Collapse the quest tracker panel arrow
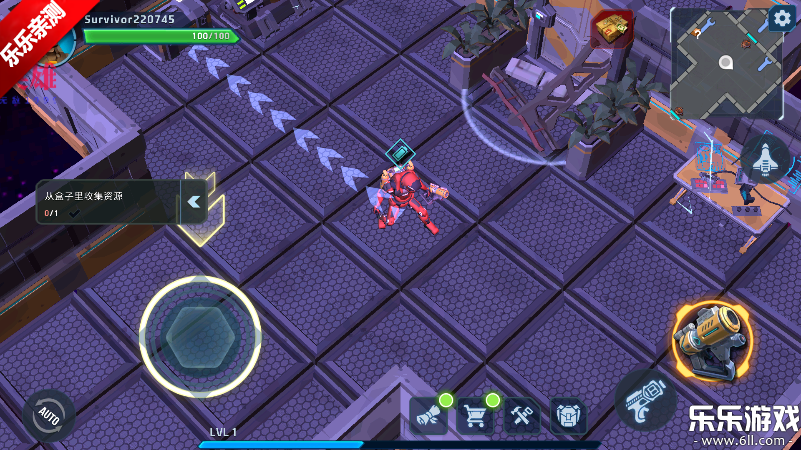Screen dimensions: 801x450 click(194, 201)
